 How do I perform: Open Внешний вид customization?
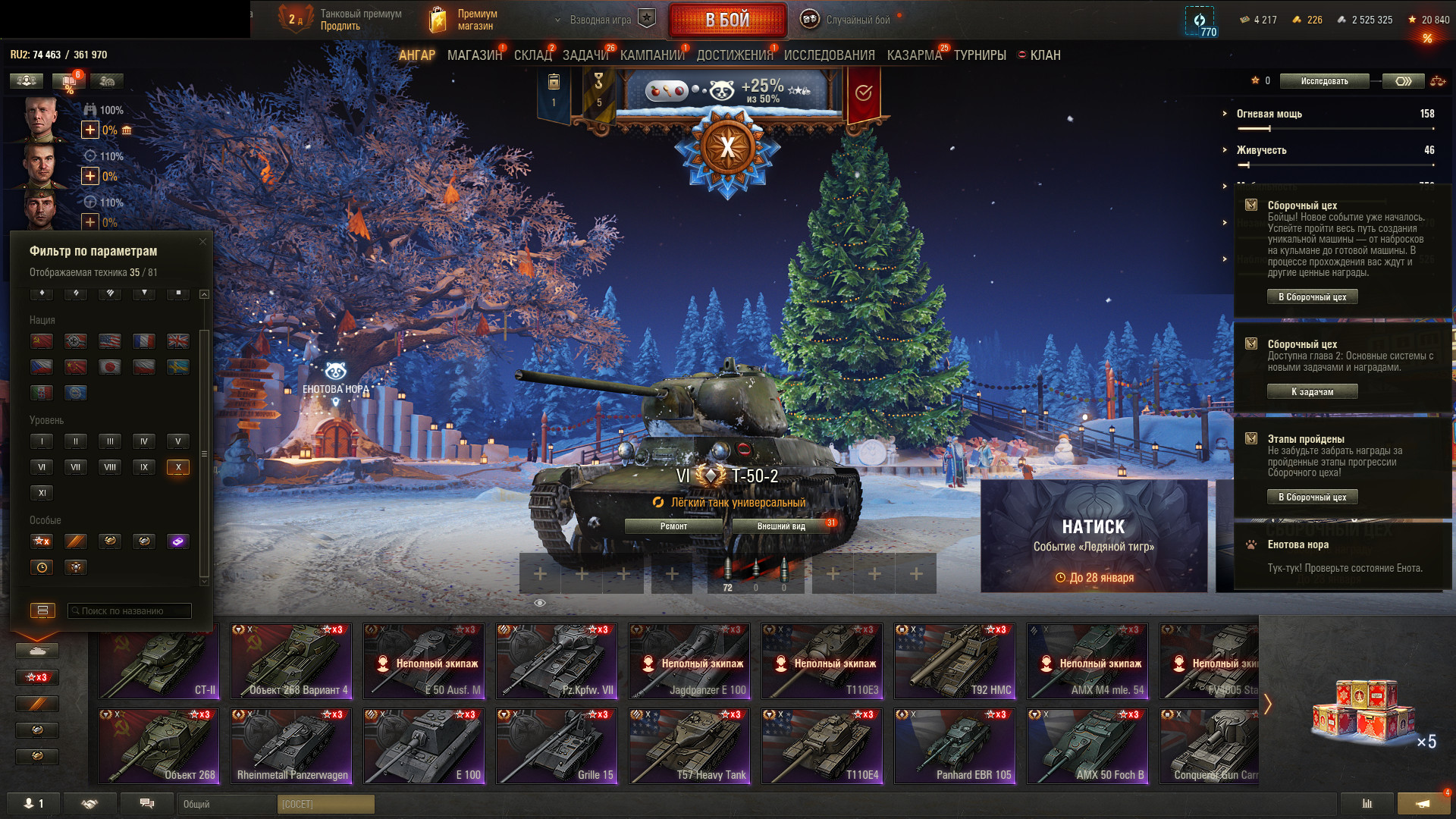pos(781,526)
